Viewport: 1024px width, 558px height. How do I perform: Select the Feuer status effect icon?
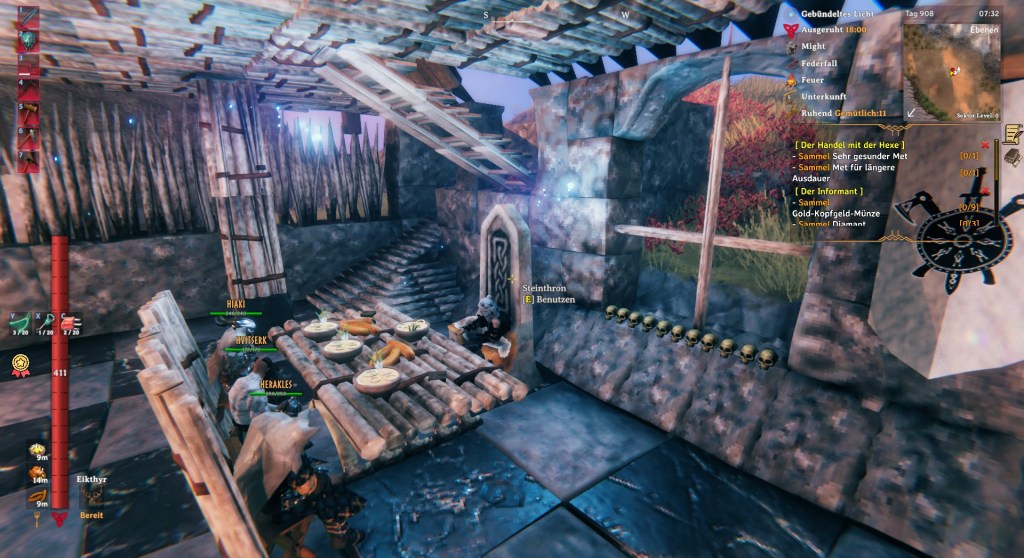pyautogui.click(x=790, y=80)
